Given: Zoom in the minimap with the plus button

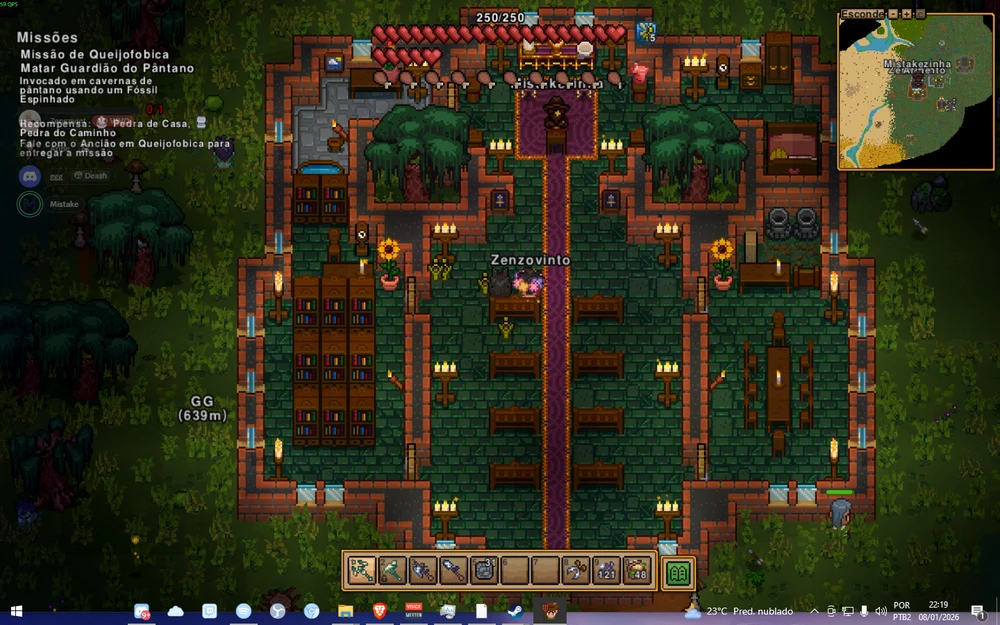Looking at the screenshot, I should pos(906,14).
